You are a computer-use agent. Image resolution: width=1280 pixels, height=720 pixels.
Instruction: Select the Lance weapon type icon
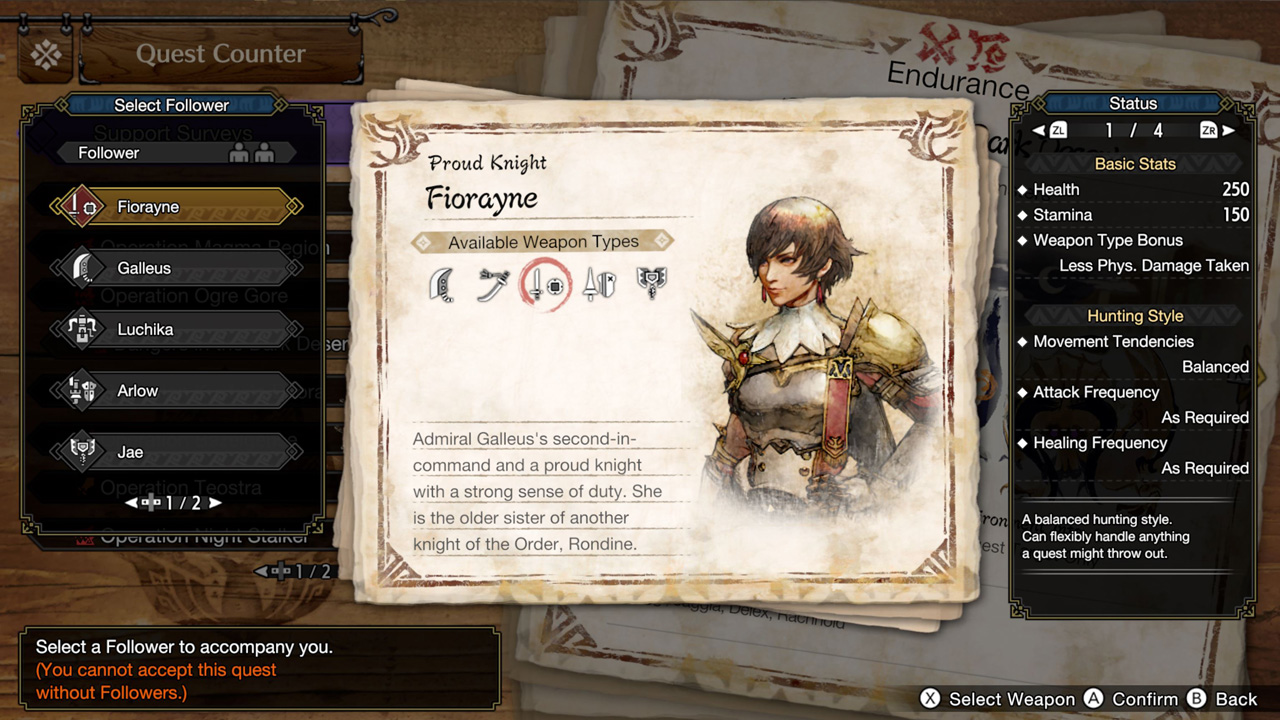[599, 285]
